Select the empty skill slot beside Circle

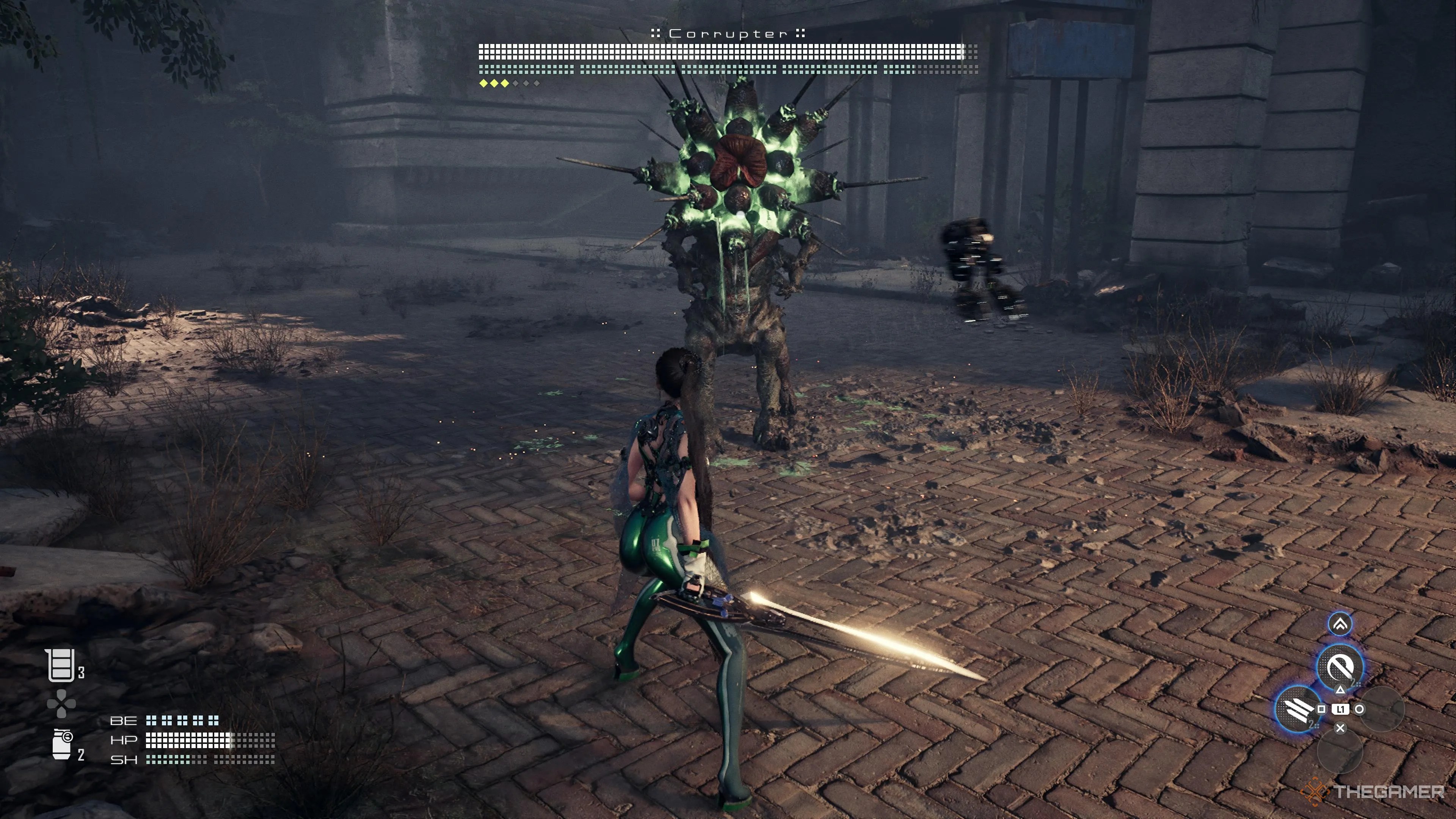pyautogui.click(x=1383, y=709)
